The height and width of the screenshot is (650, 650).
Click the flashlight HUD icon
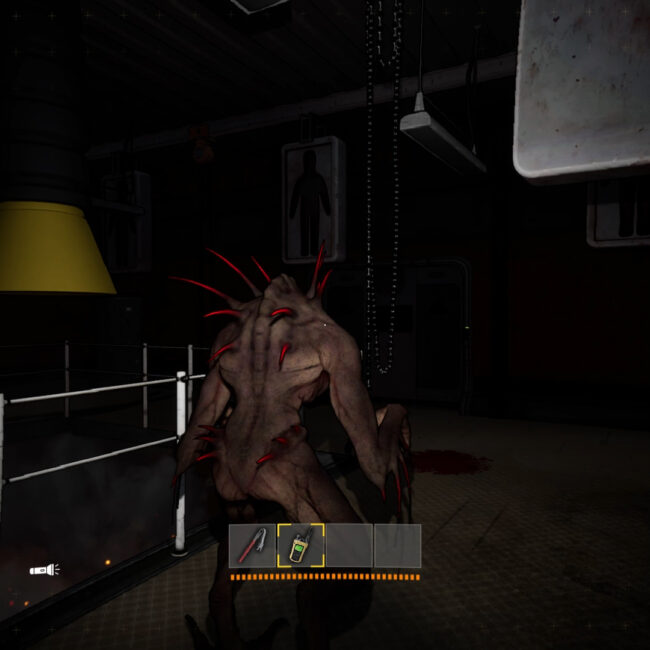click(44, 570)
